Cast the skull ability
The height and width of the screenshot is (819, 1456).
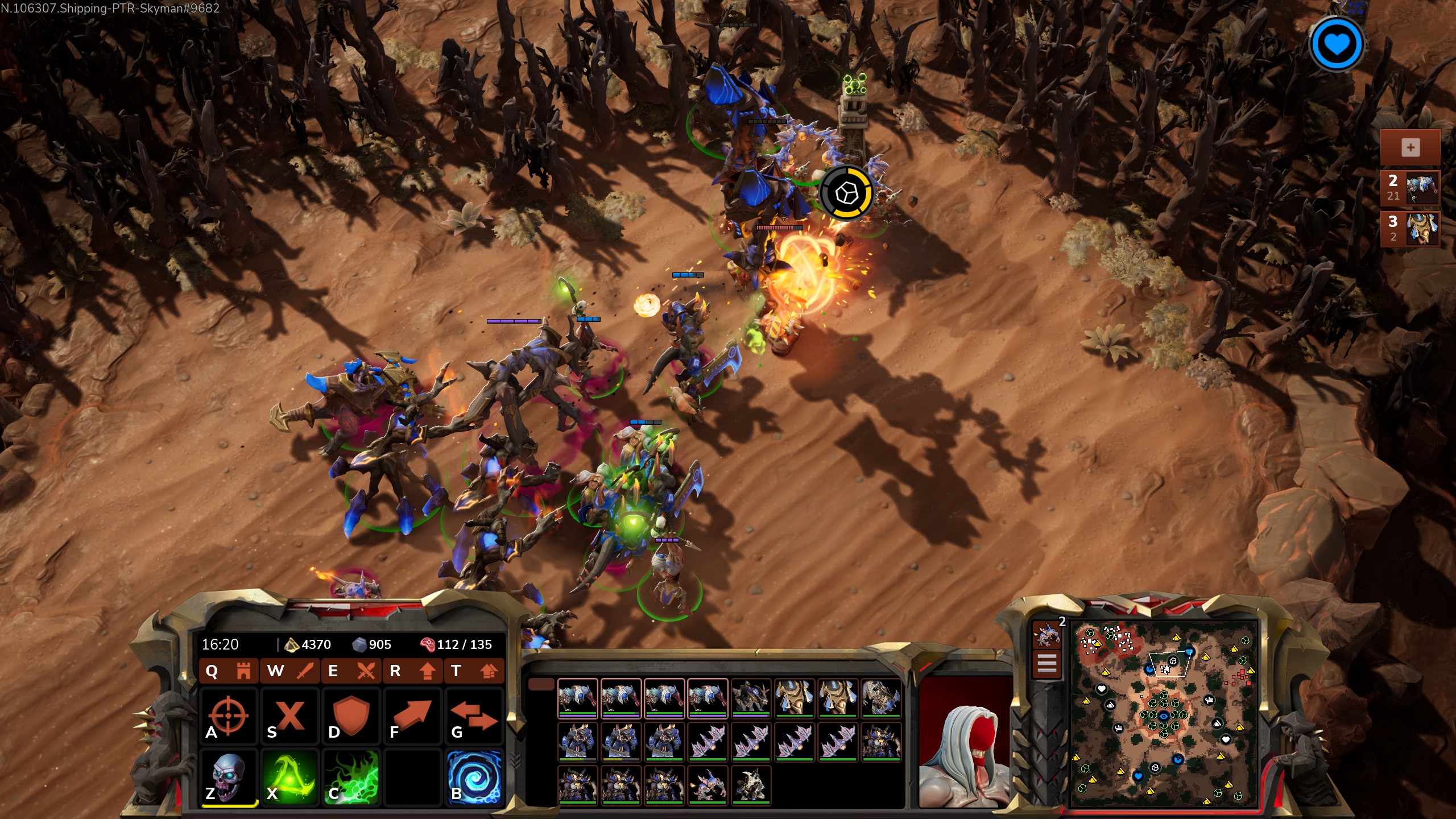[228, 777]
